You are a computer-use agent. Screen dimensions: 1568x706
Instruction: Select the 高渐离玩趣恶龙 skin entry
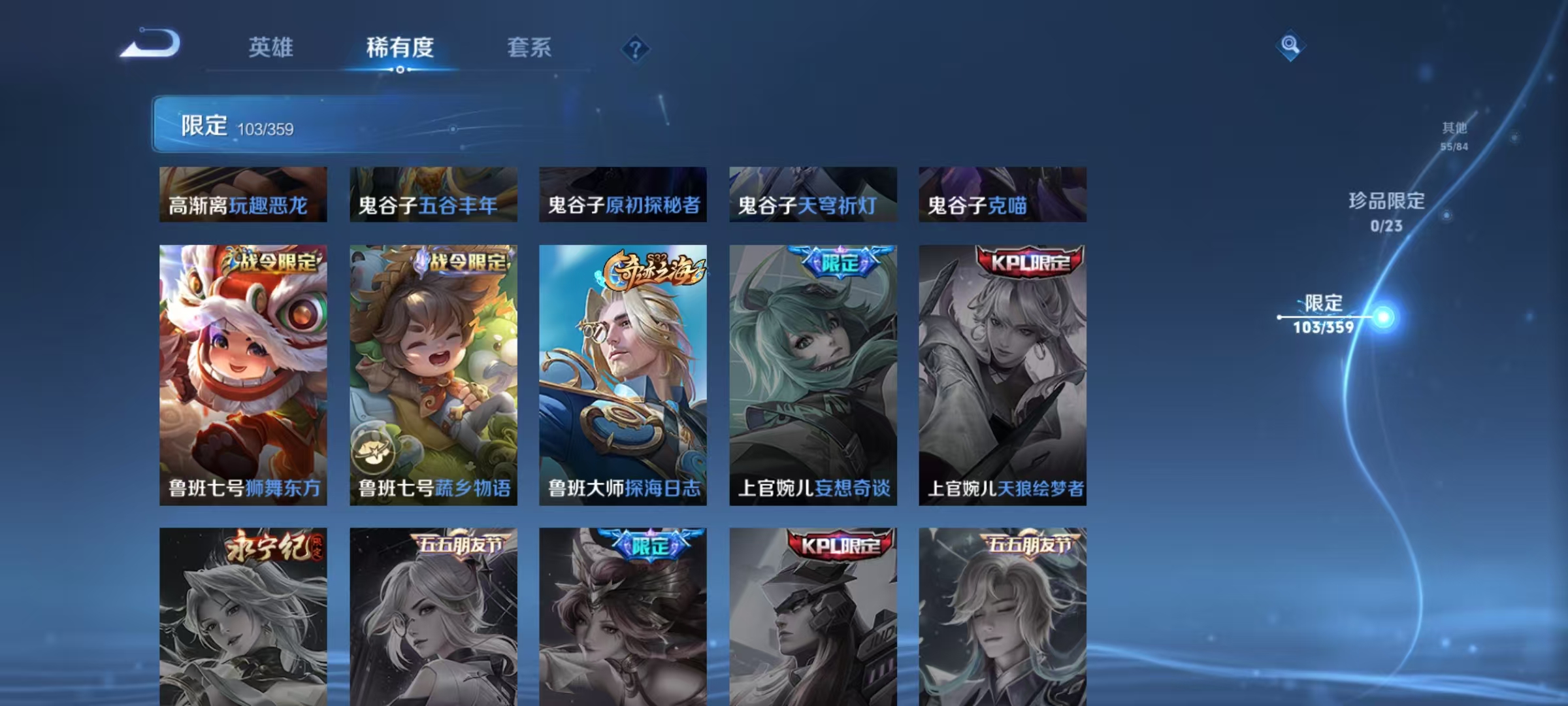coord(242,196)
